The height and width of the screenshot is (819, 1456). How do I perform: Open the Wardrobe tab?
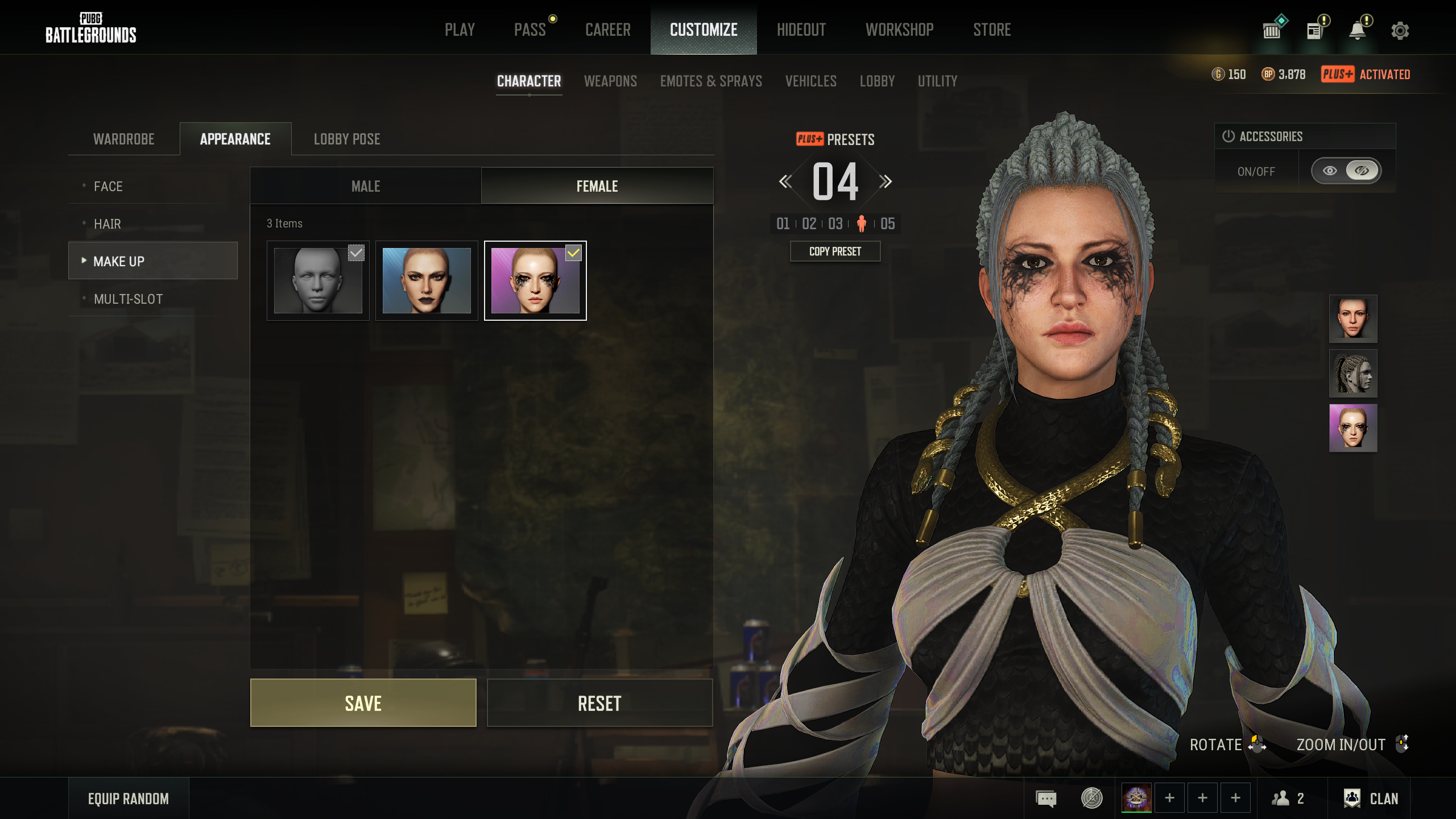tap(124, 139)
